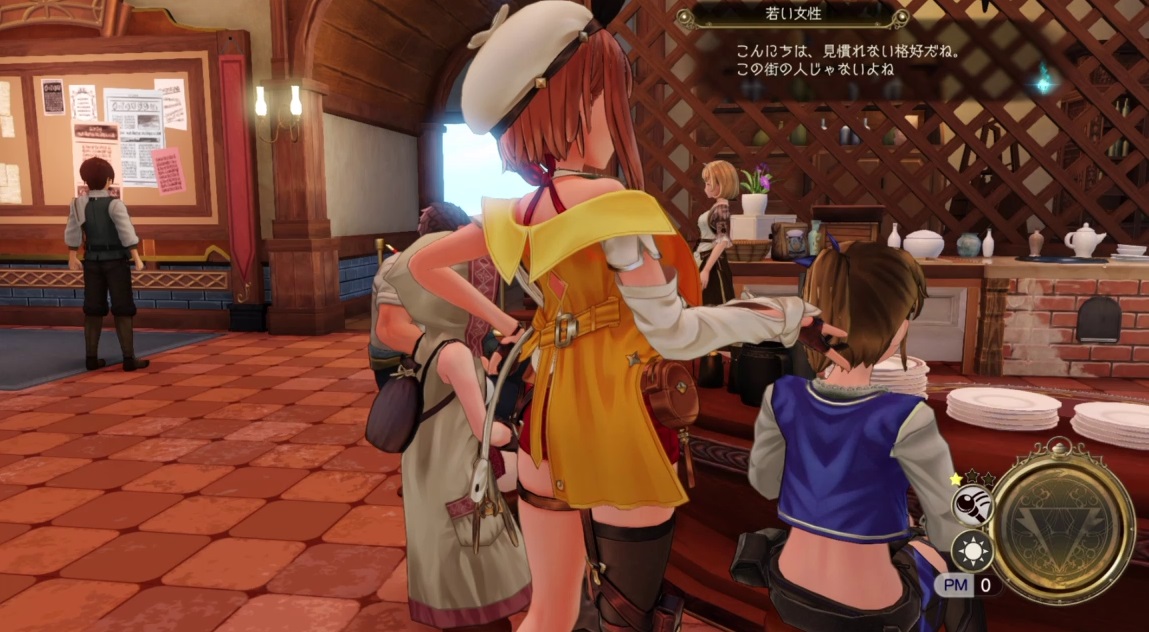Click the sun time-of-day icon
The height and width of the screenshot is (632, 1149).
click(x=971, y=549)
